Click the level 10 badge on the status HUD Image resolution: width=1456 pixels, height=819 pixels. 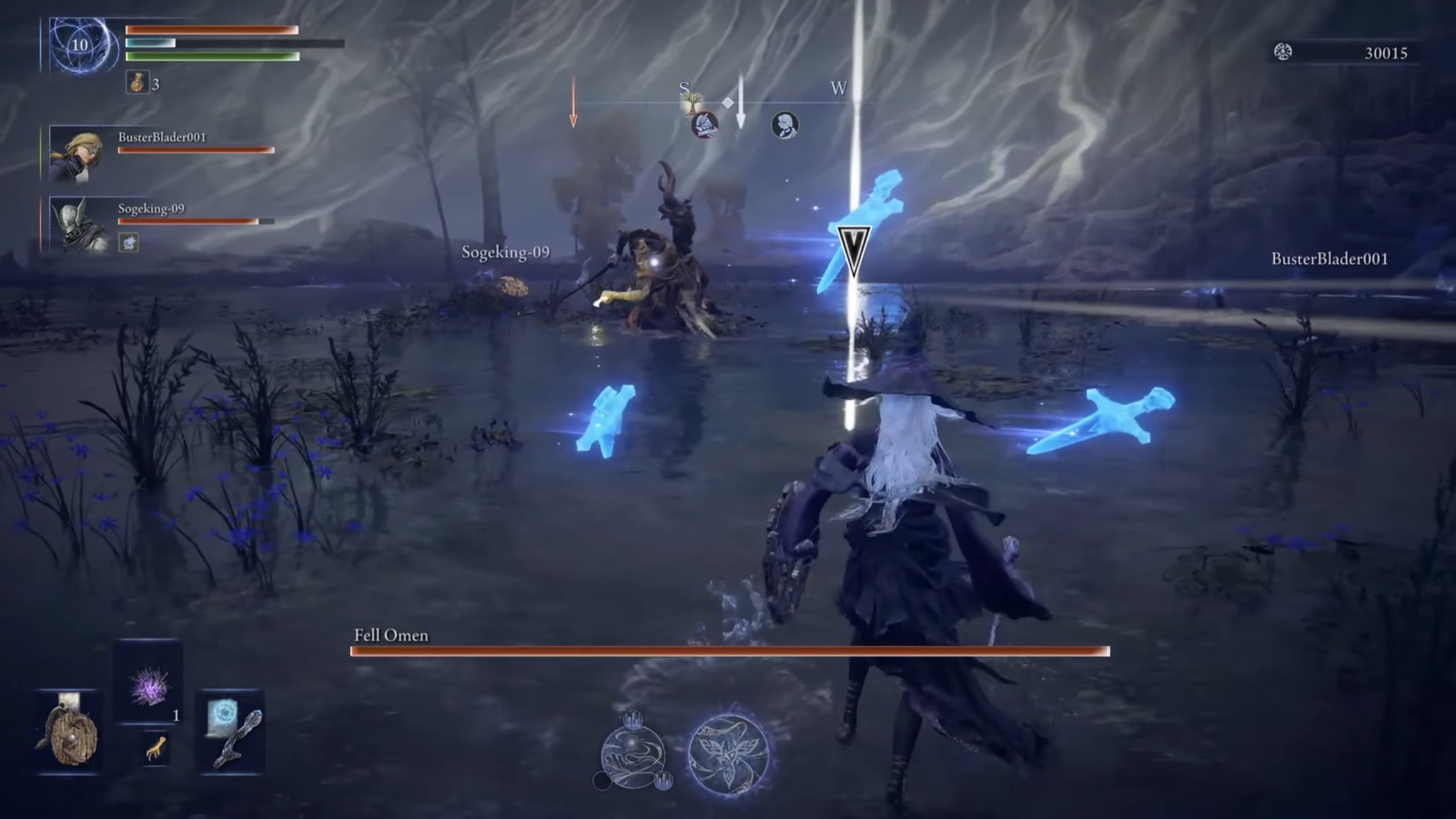78,45
